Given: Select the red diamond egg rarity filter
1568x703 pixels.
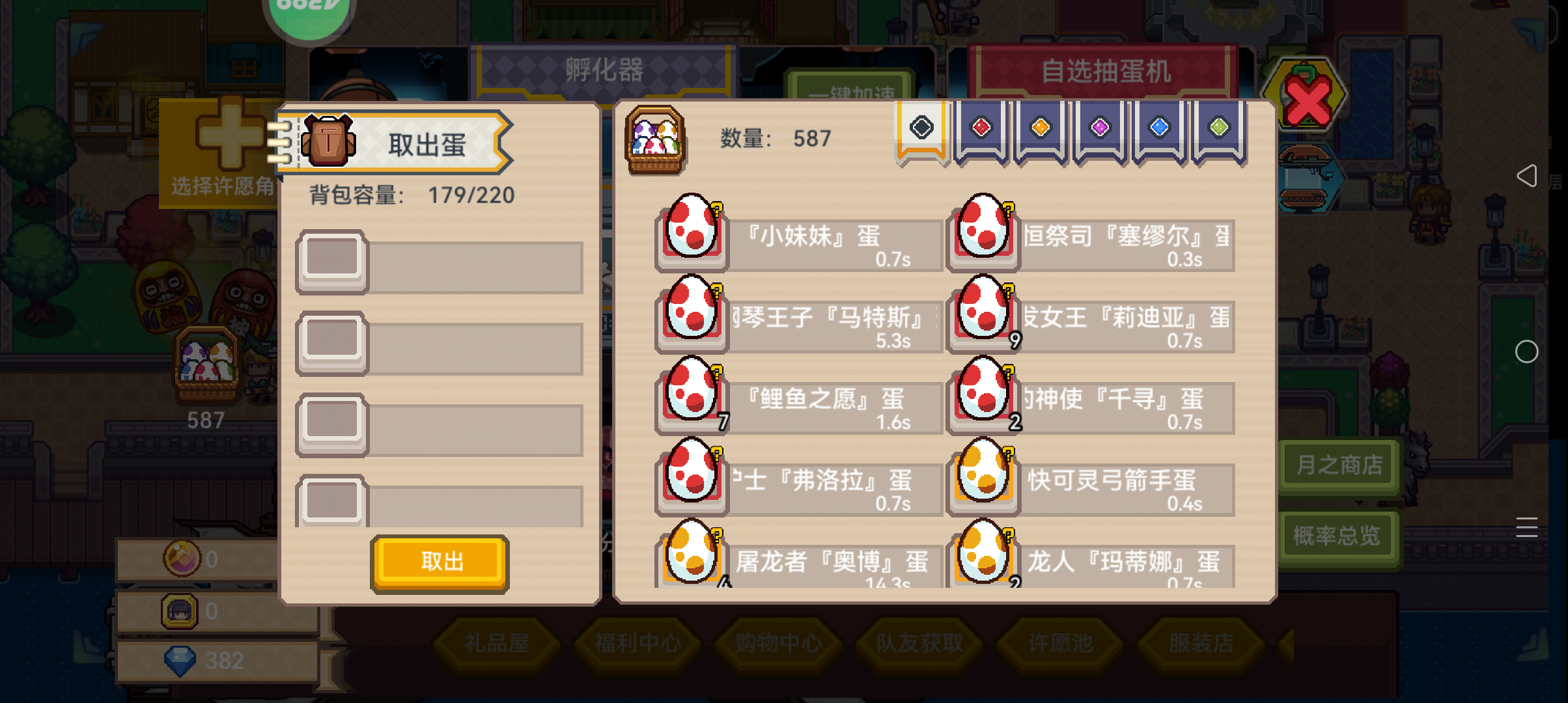Looking at the screenshot, I should click(980, 128).
